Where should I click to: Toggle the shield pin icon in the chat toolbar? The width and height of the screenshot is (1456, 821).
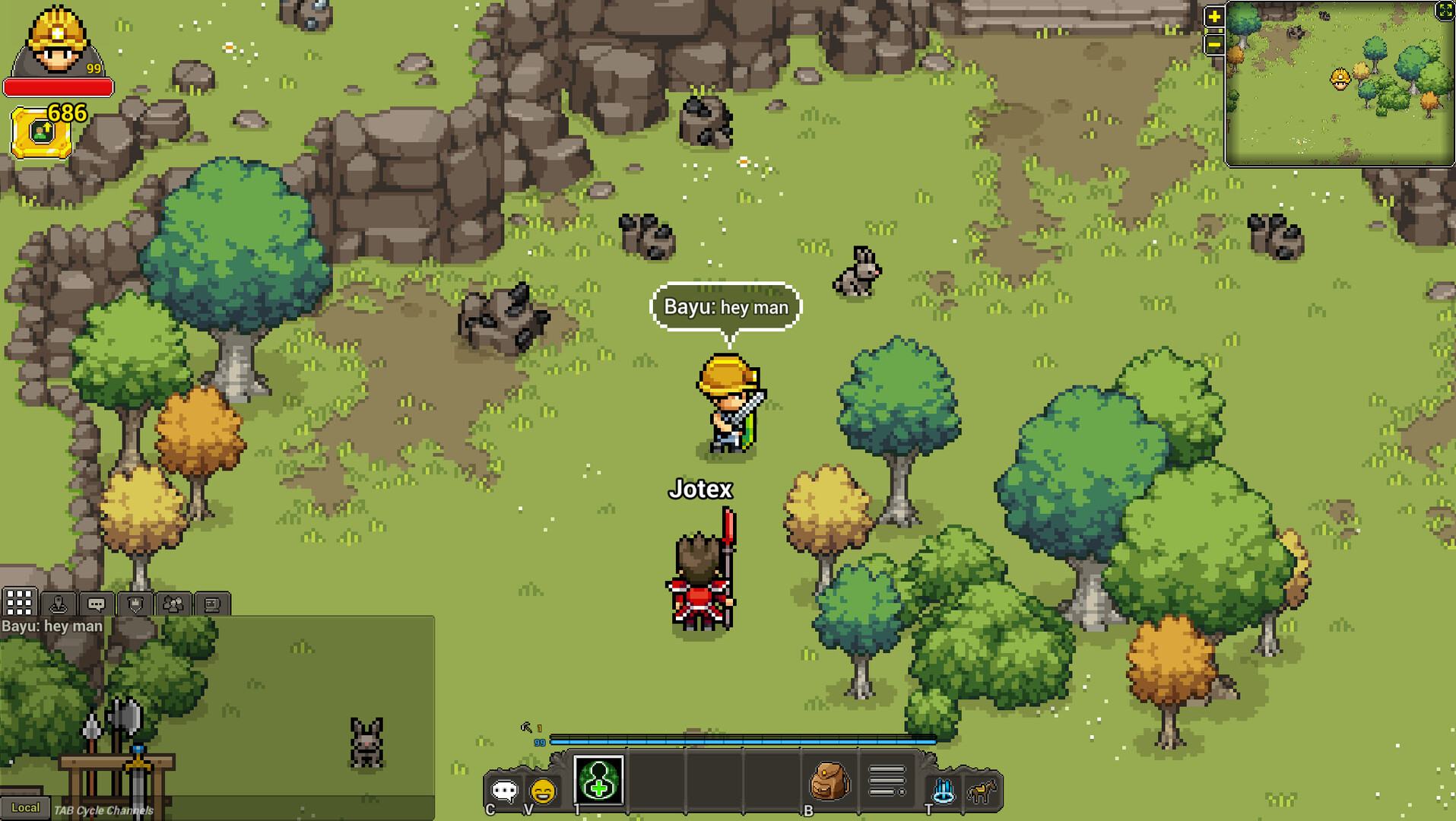click(135, 603)
